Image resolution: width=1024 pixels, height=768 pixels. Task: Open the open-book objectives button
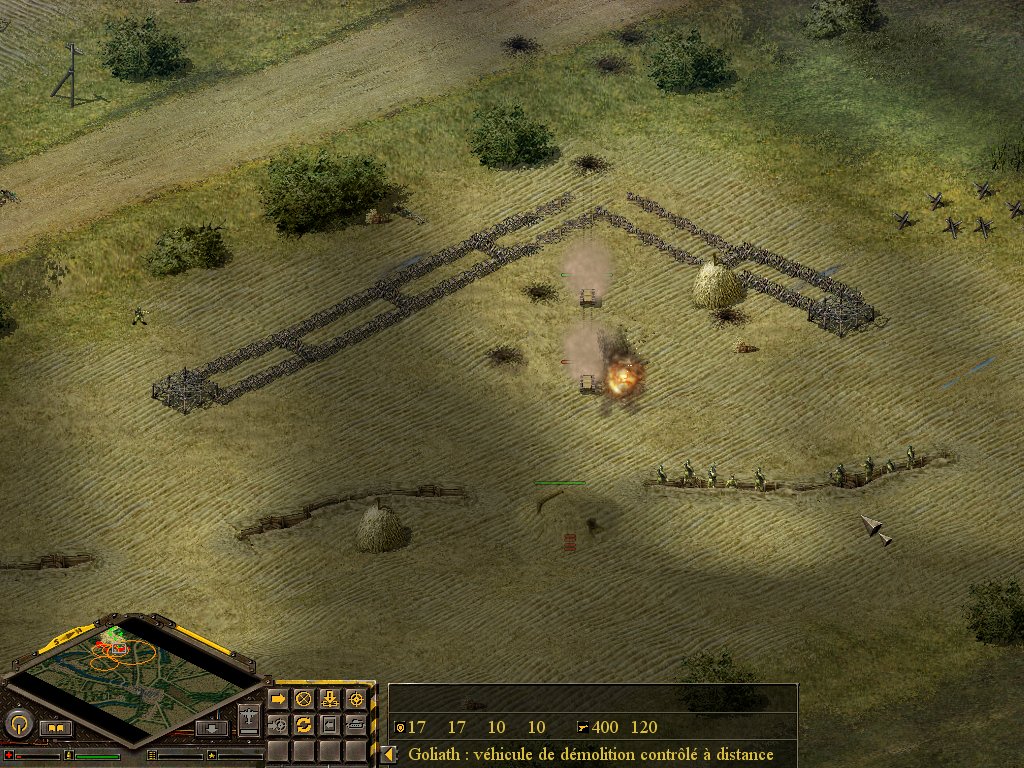(56, 728)
